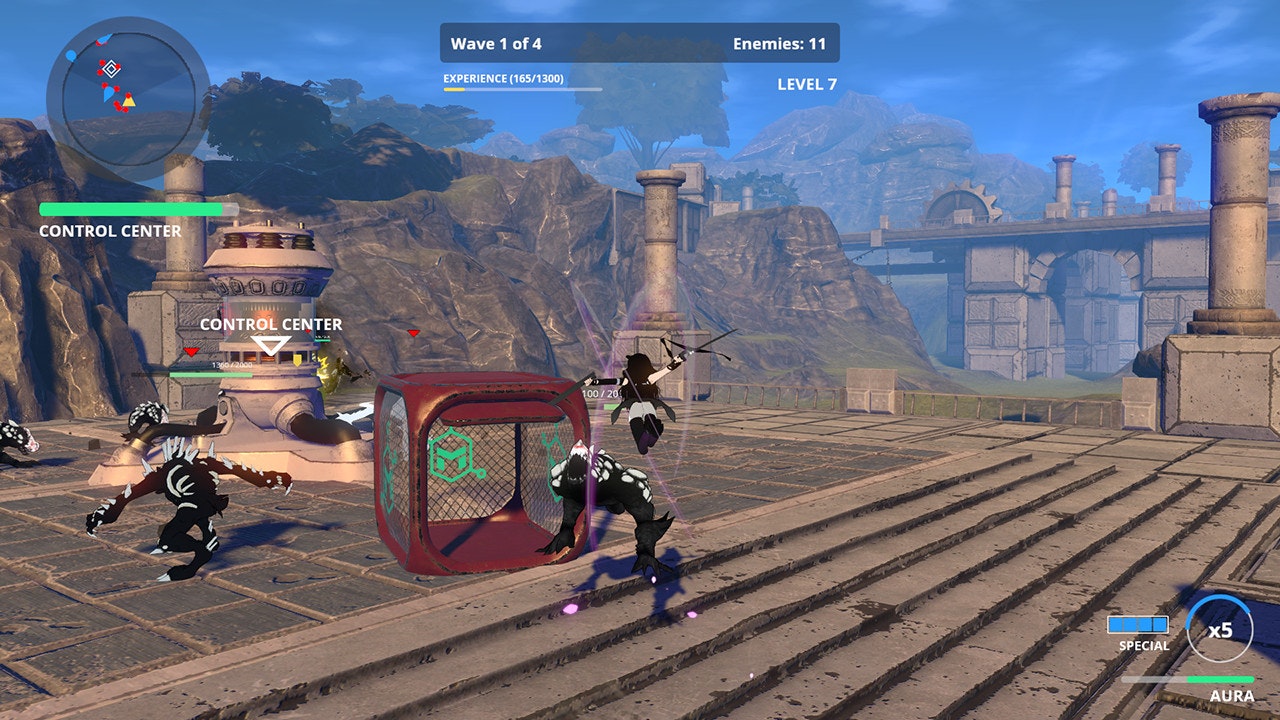Select the Control Center objective marker
Viewport: 1280px width, 720px height.
tap(270, 346)
